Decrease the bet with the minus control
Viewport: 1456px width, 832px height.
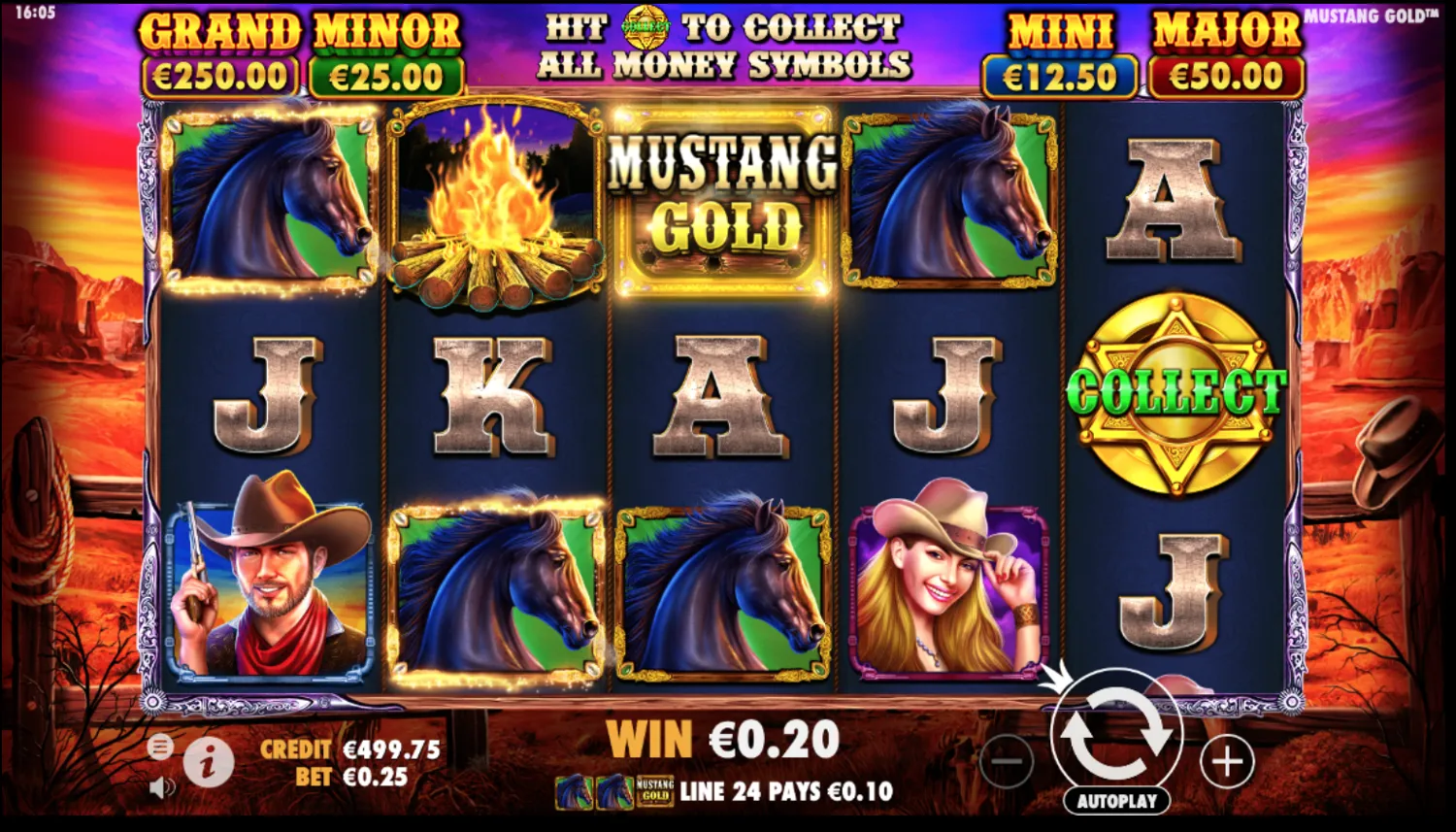click(x=1006, y=763)
